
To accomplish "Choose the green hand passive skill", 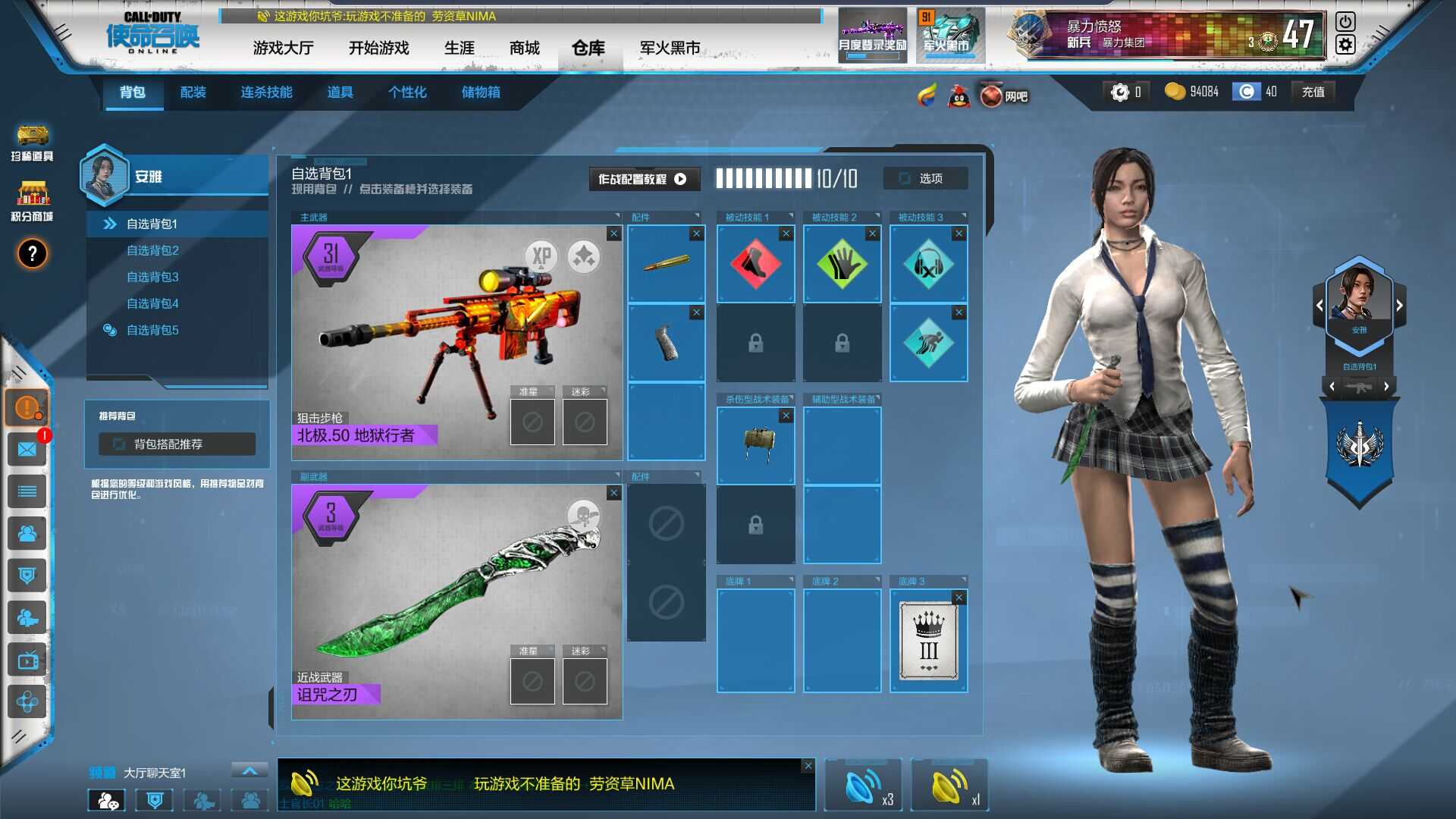I will (842, 265).
